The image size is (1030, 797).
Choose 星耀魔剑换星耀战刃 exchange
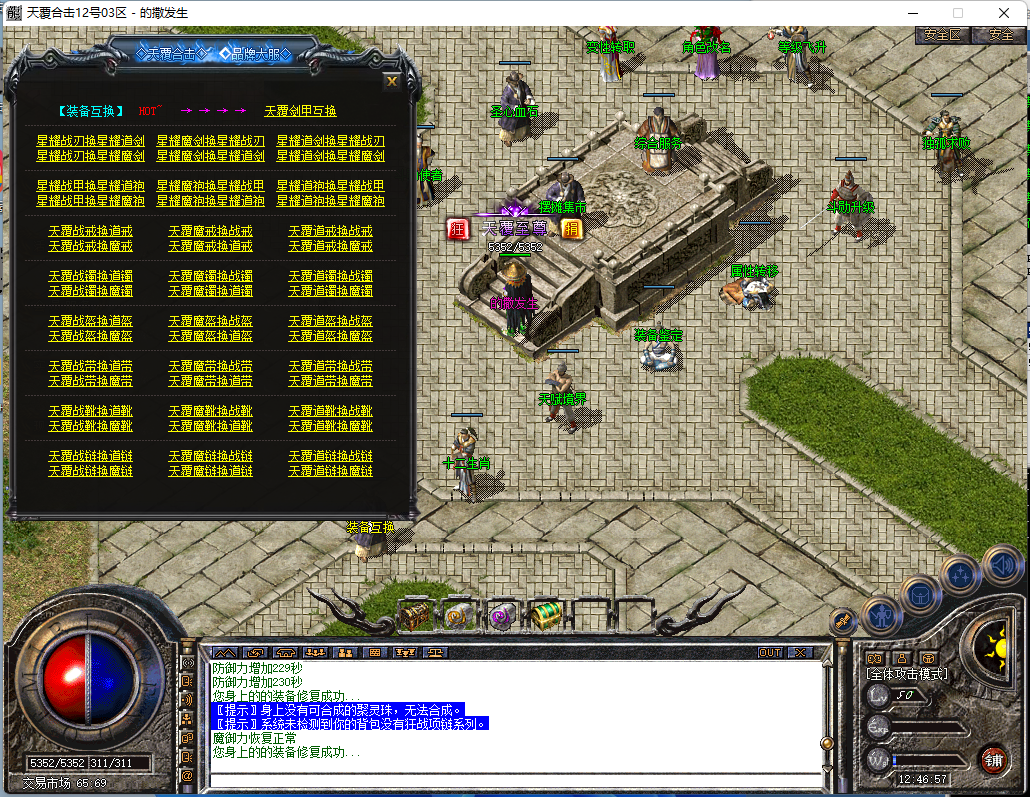click(x=210, y=141)
